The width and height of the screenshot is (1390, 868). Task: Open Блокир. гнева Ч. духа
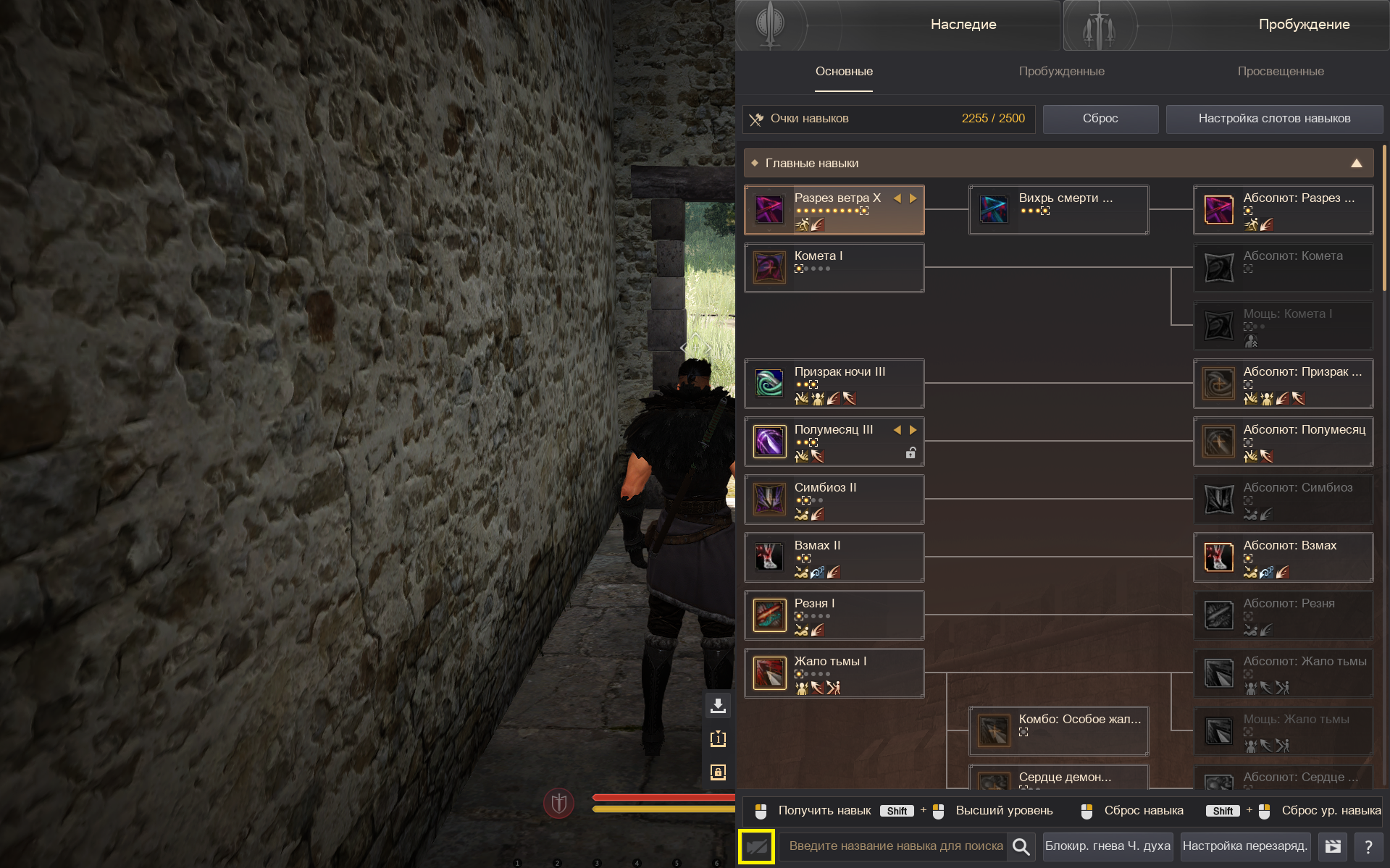coord(1107,846)
